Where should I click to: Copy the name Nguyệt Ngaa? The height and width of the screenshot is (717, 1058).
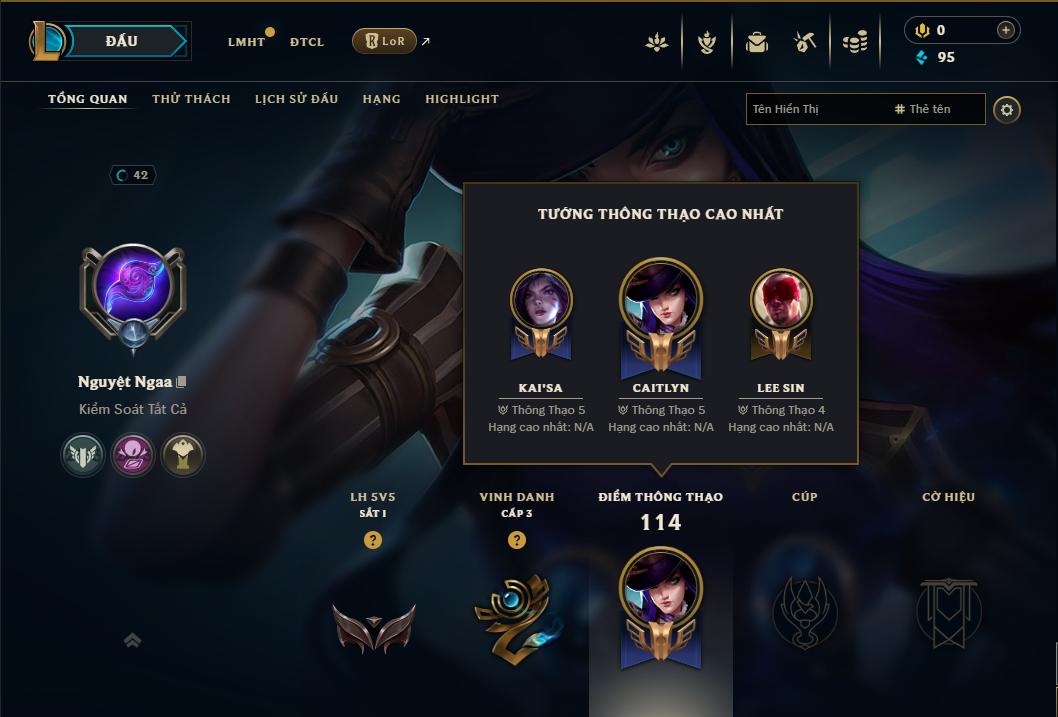coord(182,382)
